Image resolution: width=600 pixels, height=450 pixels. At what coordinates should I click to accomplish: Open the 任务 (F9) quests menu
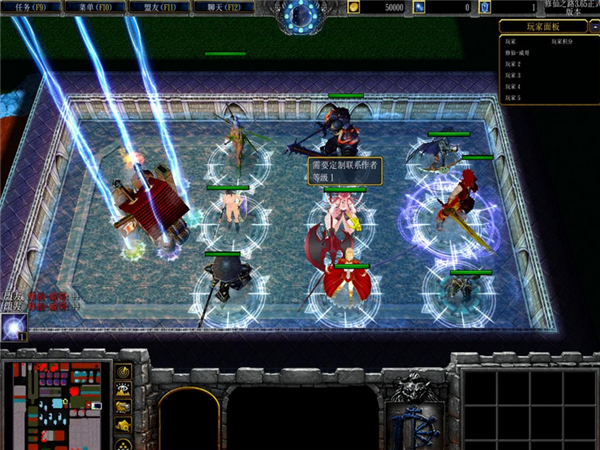point(30,6)
